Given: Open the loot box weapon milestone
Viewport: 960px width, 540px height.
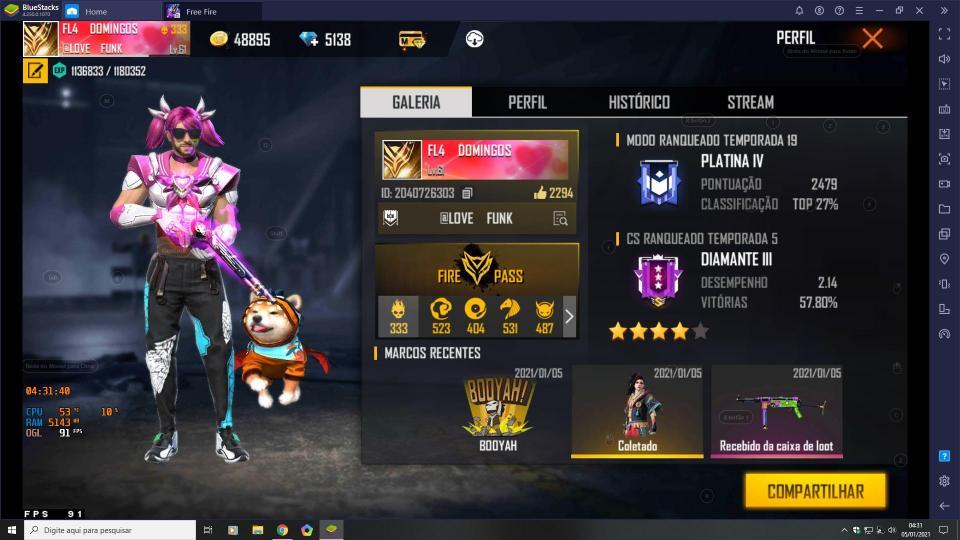Looking at the screenshot, I should pyautogui.click(x=776, y=410).
